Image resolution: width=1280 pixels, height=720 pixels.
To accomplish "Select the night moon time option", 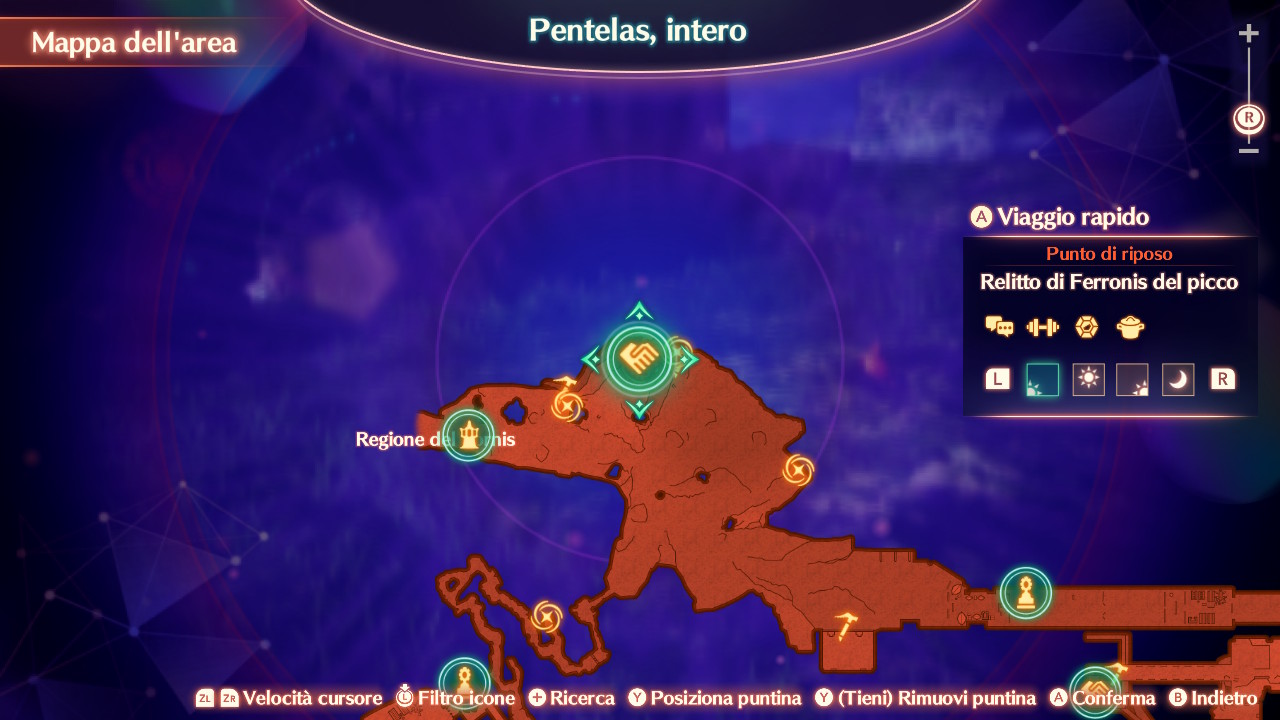I will [1178, 379].
